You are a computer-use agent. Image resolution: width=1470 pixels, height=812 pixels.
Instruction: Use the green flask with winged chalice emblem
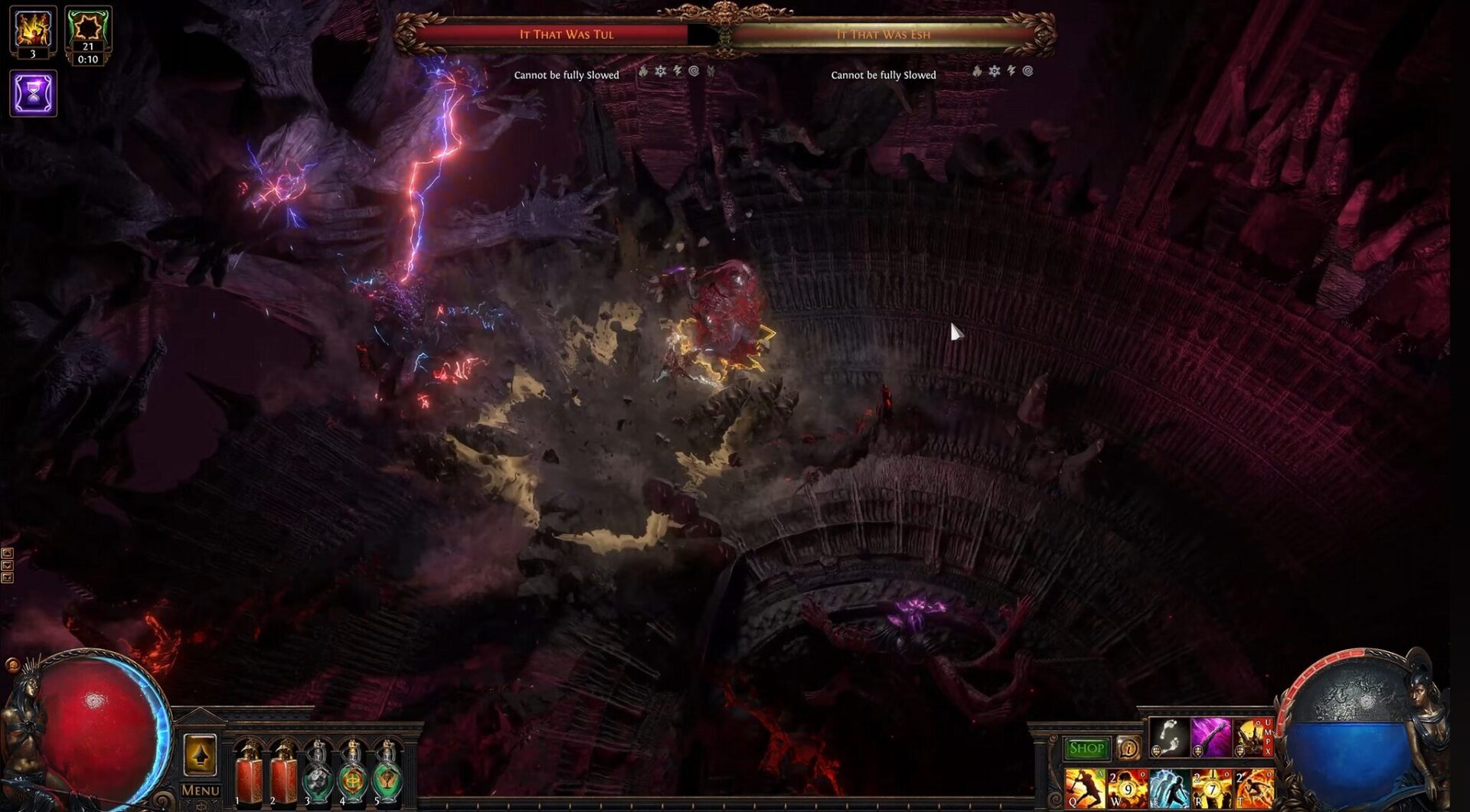(387, 774)
